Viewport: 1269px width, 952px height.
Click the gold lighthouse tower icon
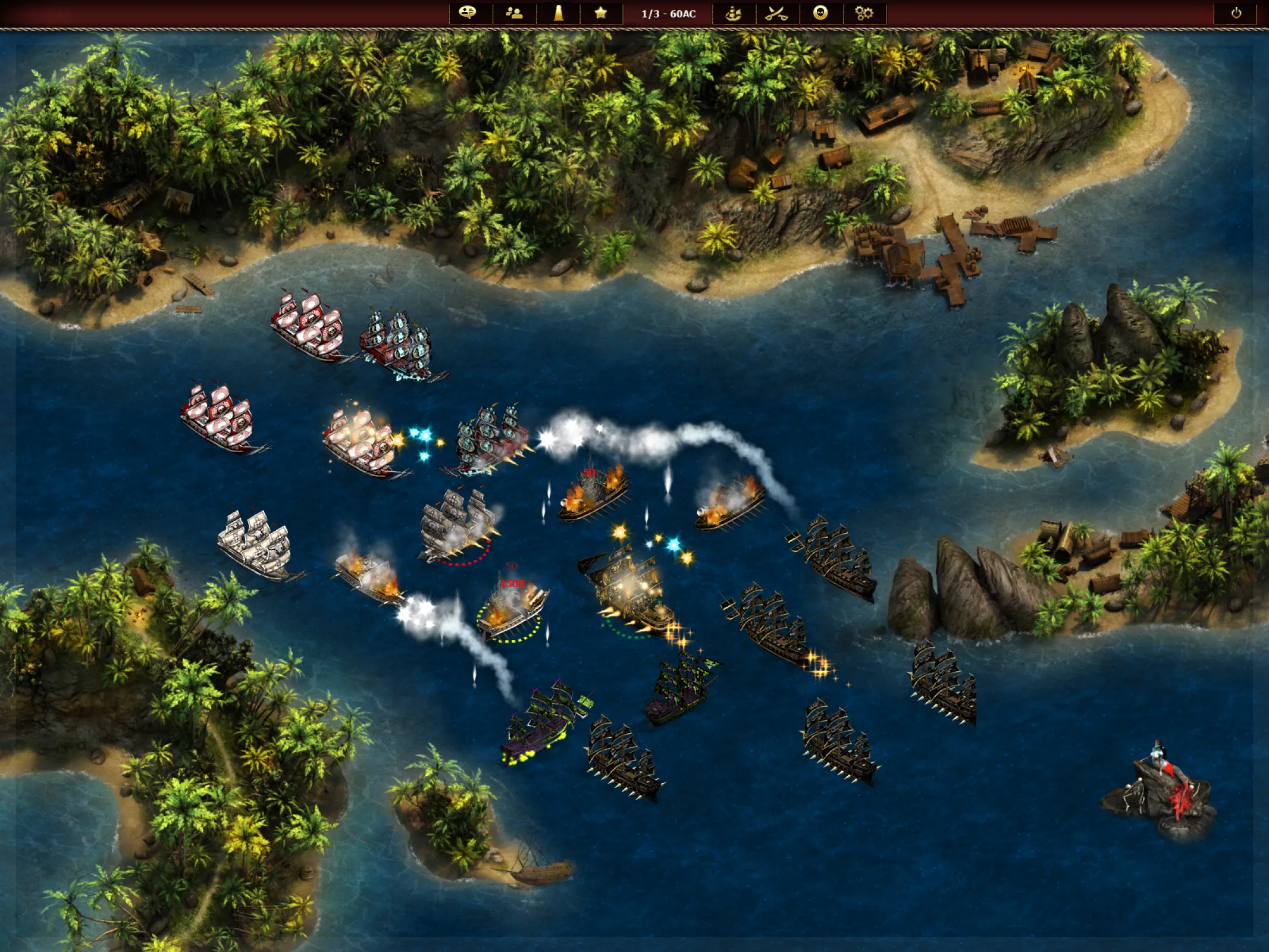coord(558,13)
